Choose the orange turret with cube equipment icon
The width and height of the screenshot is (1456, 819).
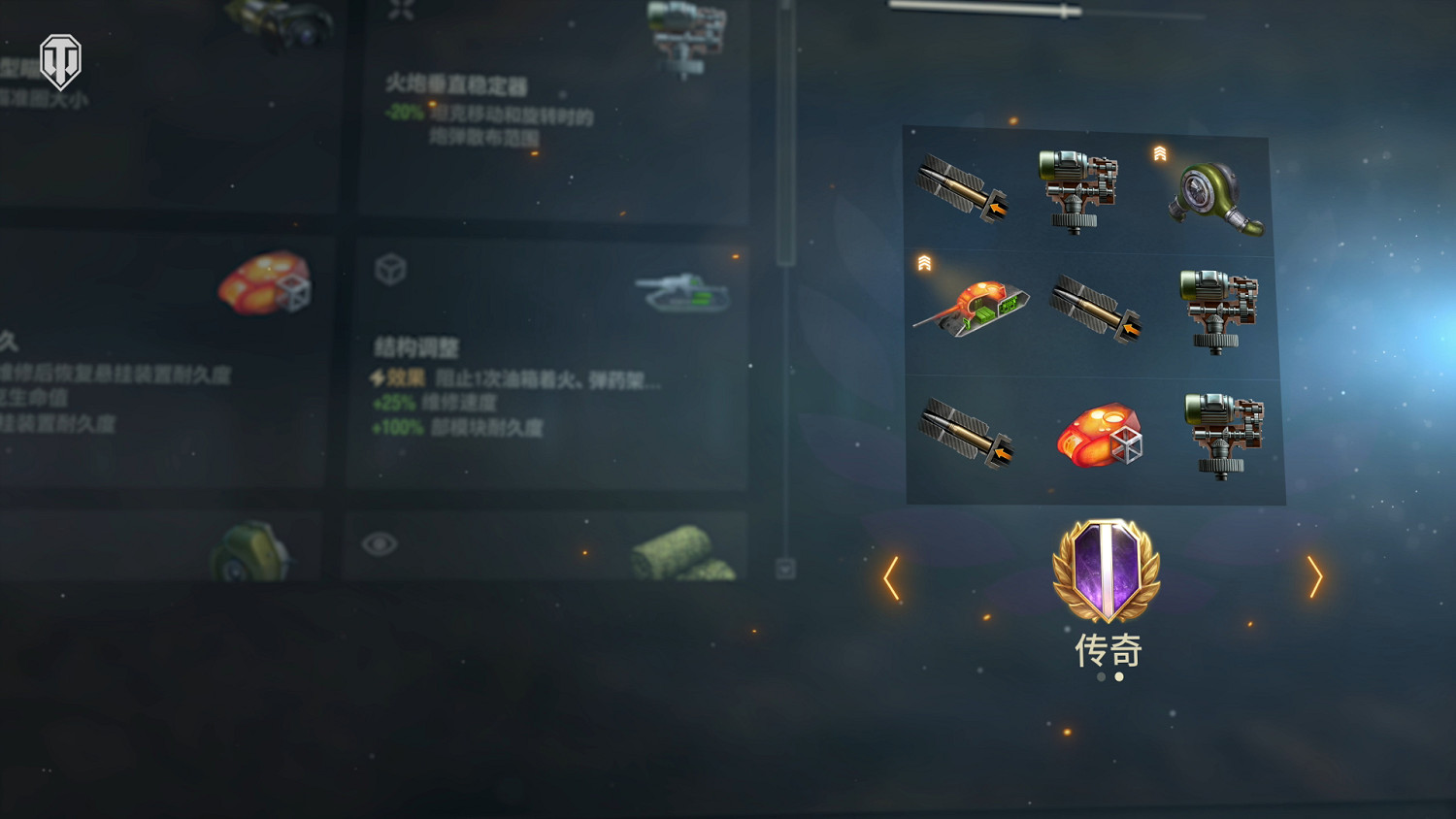(x=1101, y=437)
